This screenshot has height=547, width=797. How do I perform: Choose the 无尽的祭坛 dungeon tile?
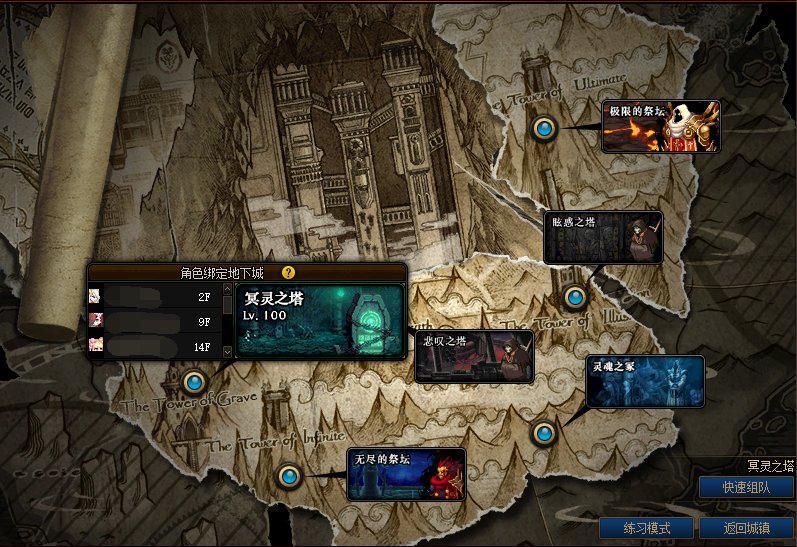coord(406,473)
